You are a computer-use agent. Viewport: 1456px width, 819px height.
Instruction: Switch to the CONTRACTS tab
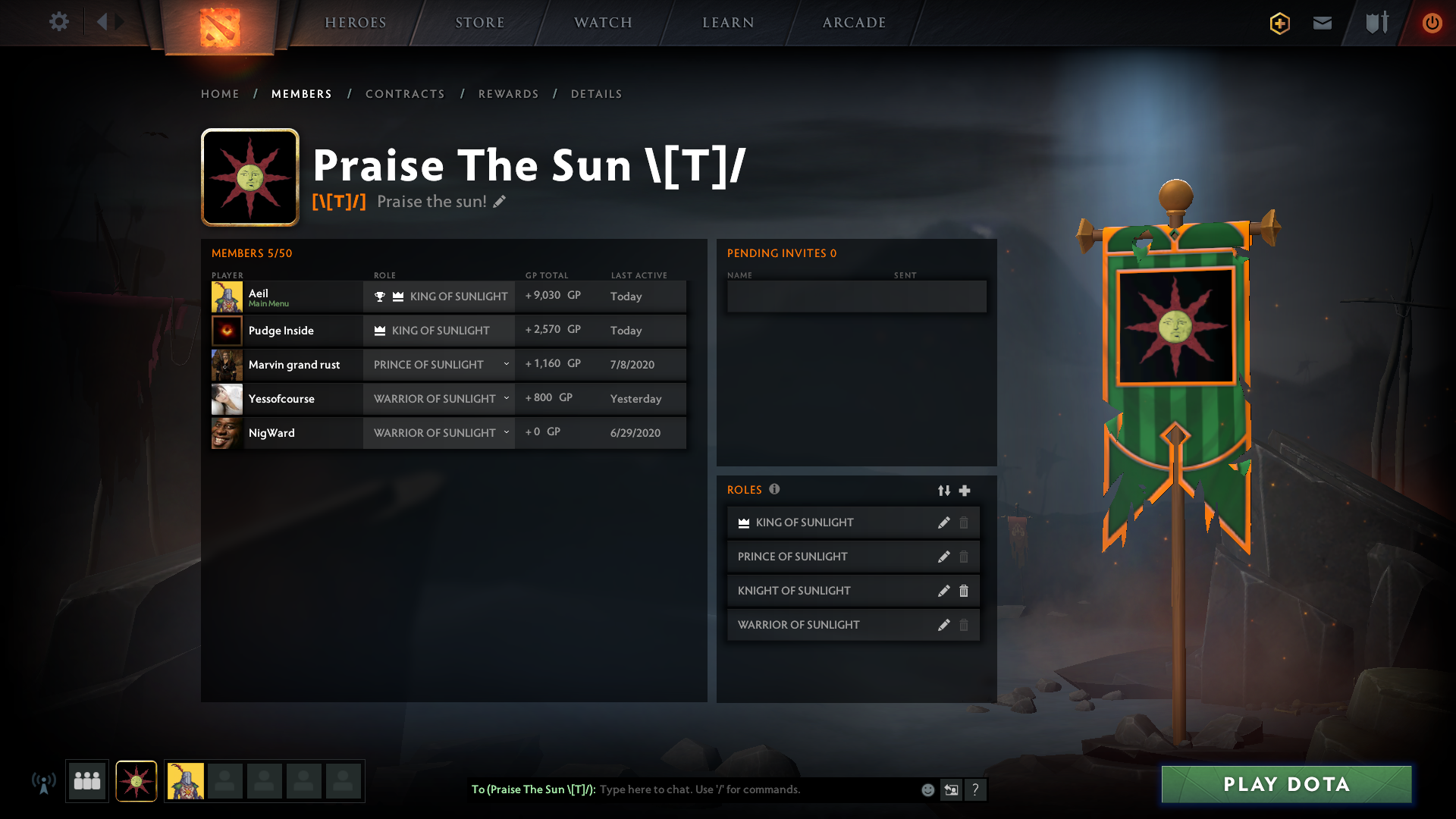405,94
